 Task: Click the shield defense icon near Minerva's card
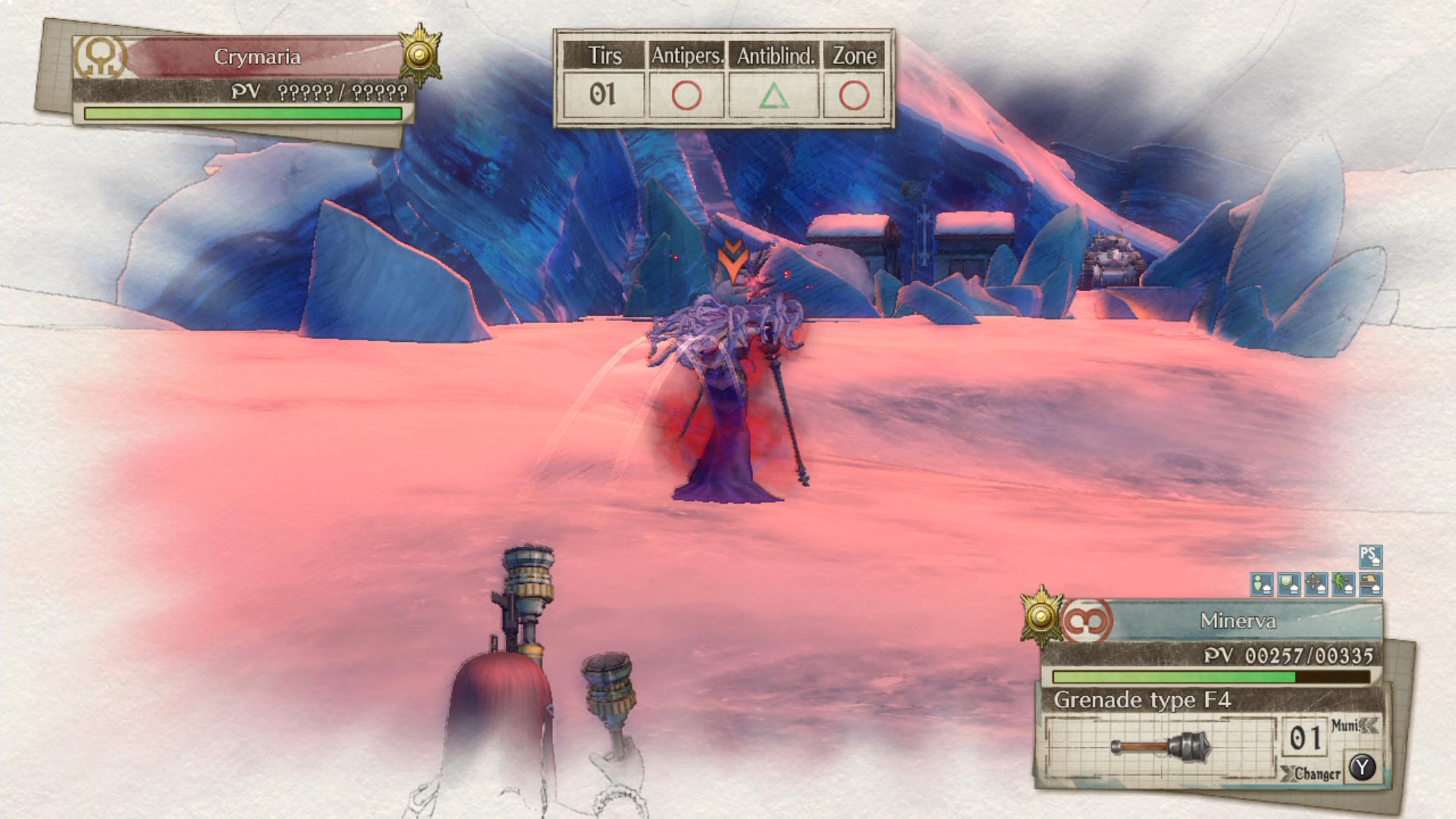click(1287, 584)
